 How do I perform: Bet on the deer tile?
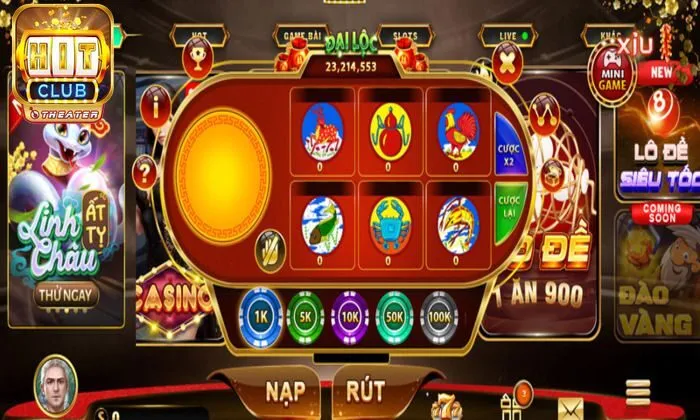click(323, 132)
